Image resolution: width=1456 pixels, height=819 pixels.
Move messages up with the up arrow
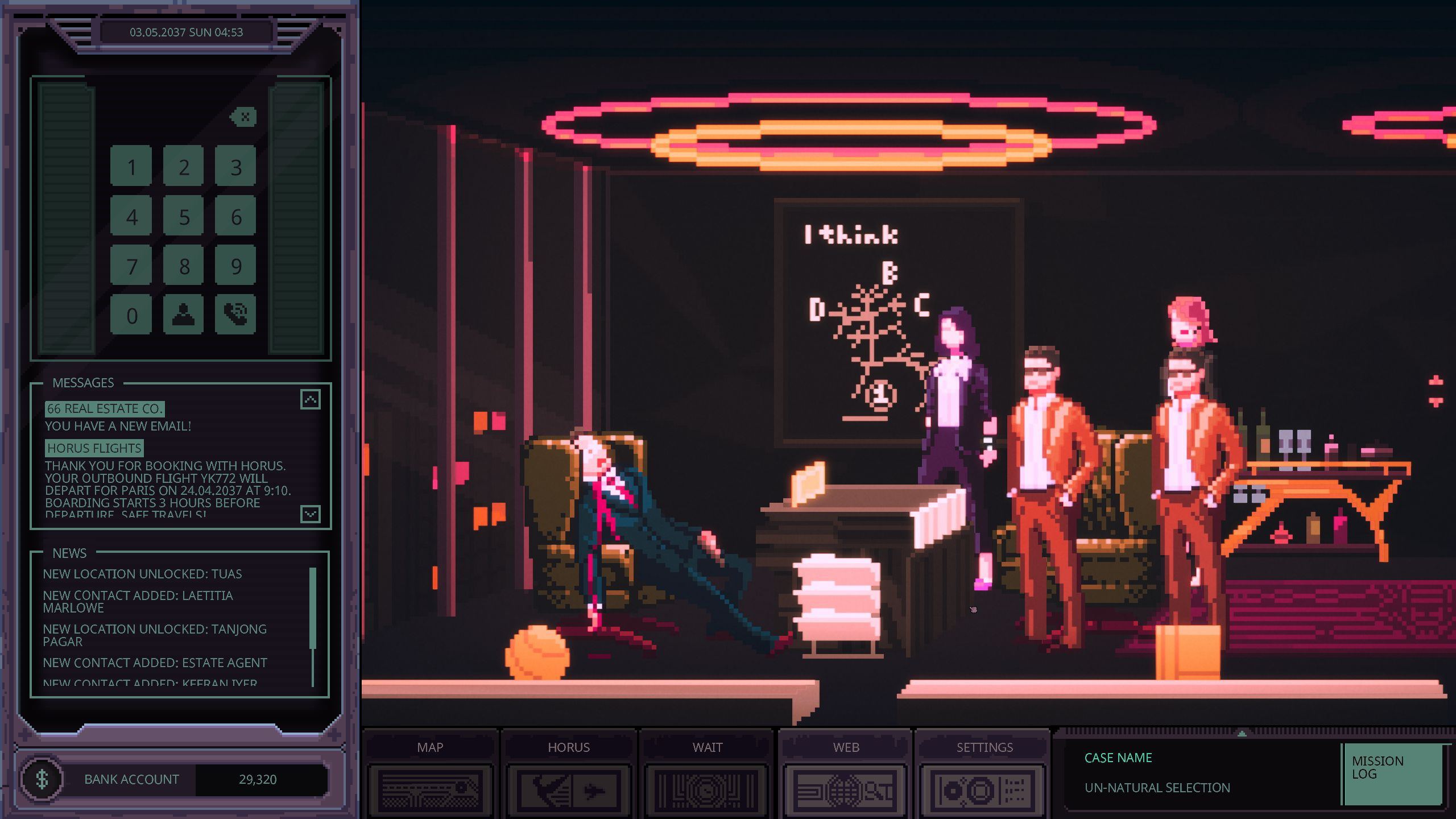click(x=311, y=399)
